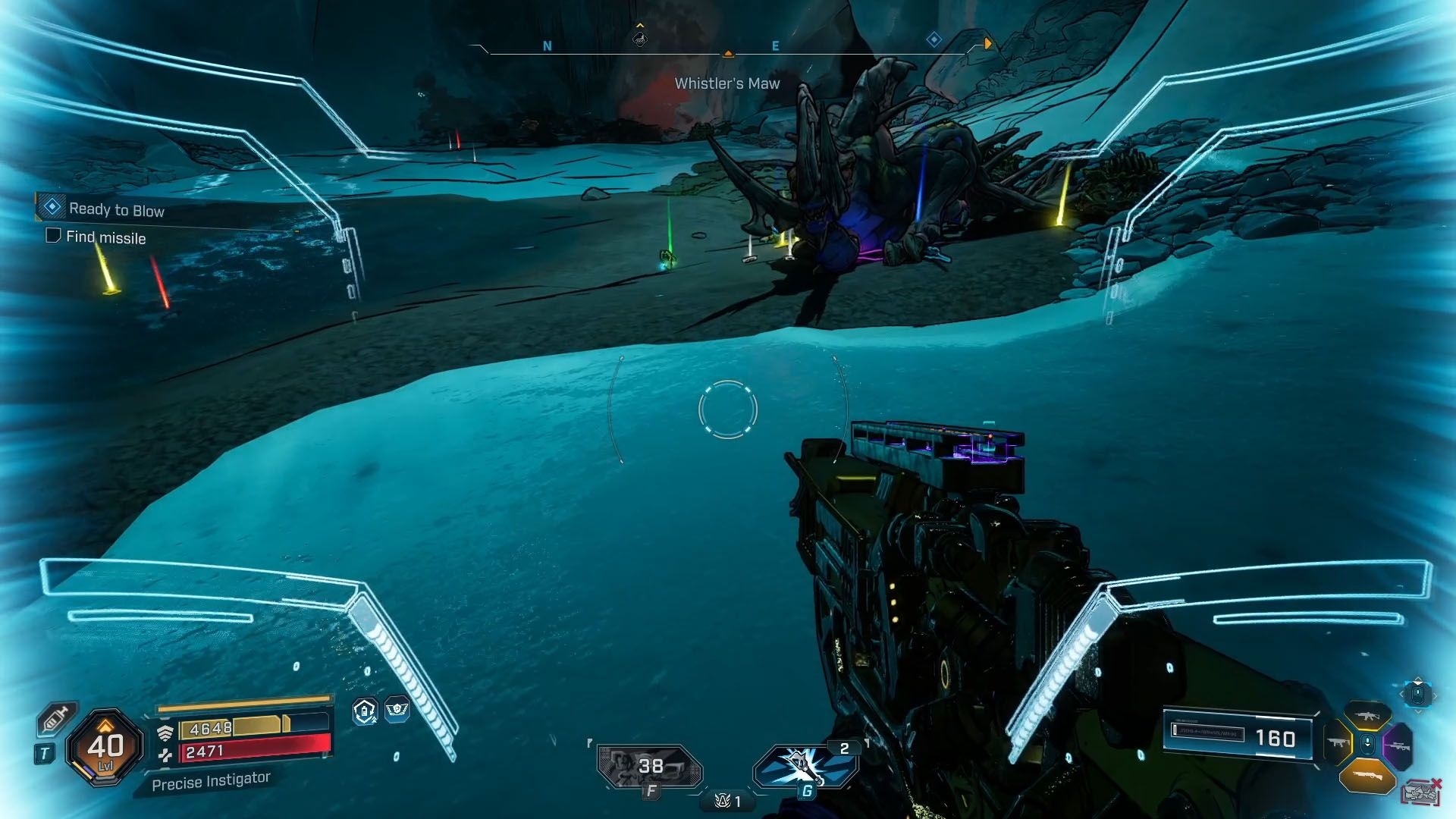Select the winged emblem buff icon

[397, 710]
